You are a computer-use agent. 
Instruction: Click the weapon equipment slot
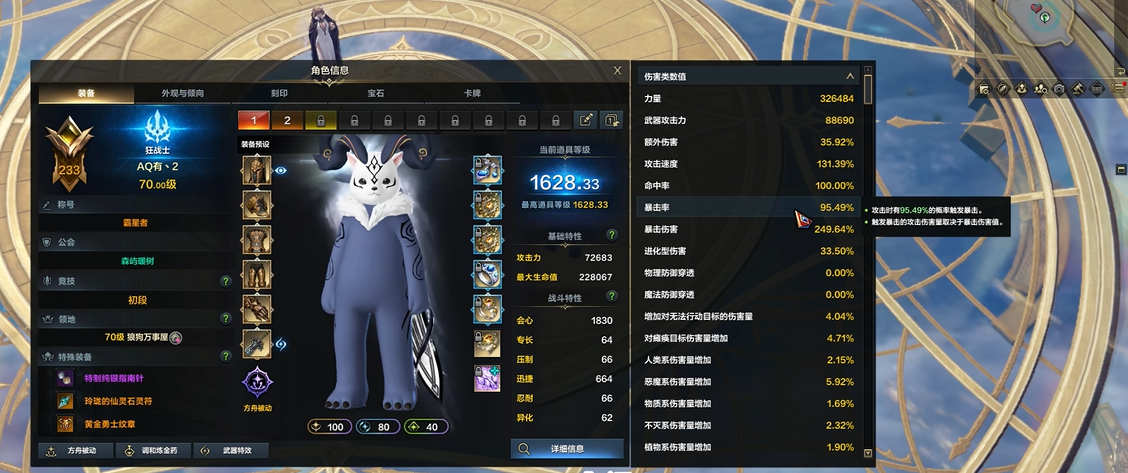pyautogui.click(x=256, y=344)
